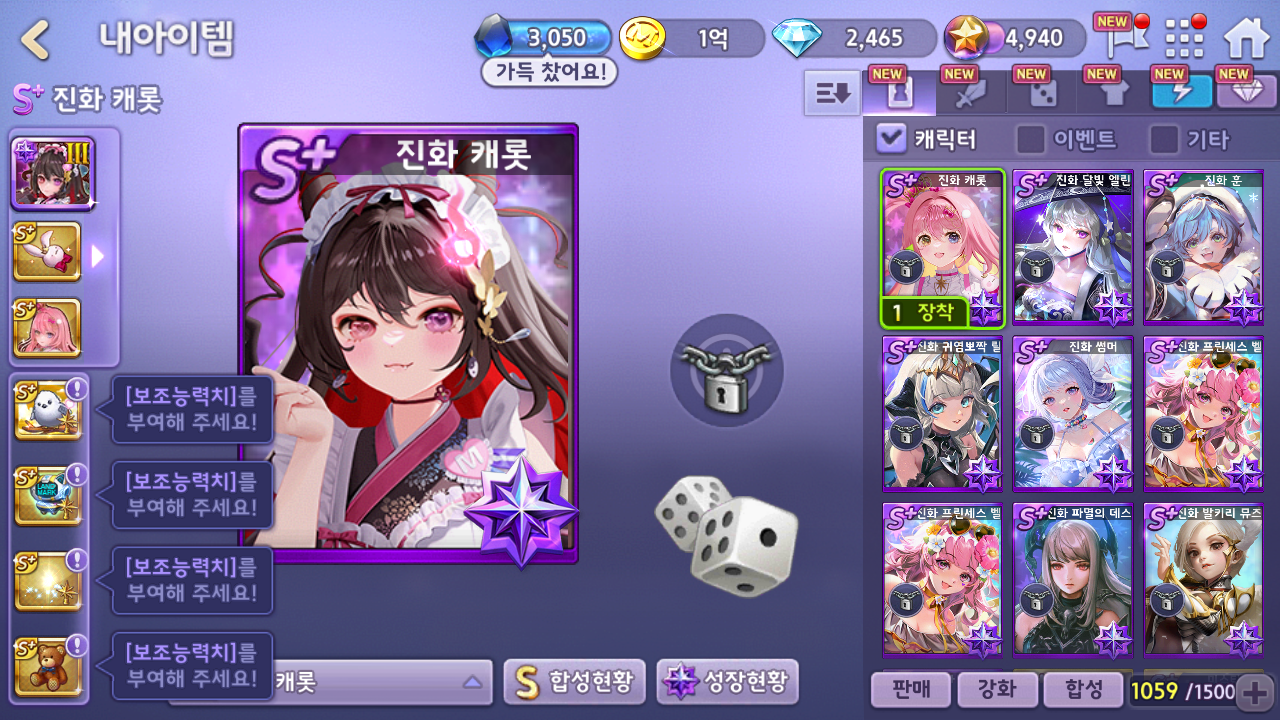Go back with the arrow button

36,40
